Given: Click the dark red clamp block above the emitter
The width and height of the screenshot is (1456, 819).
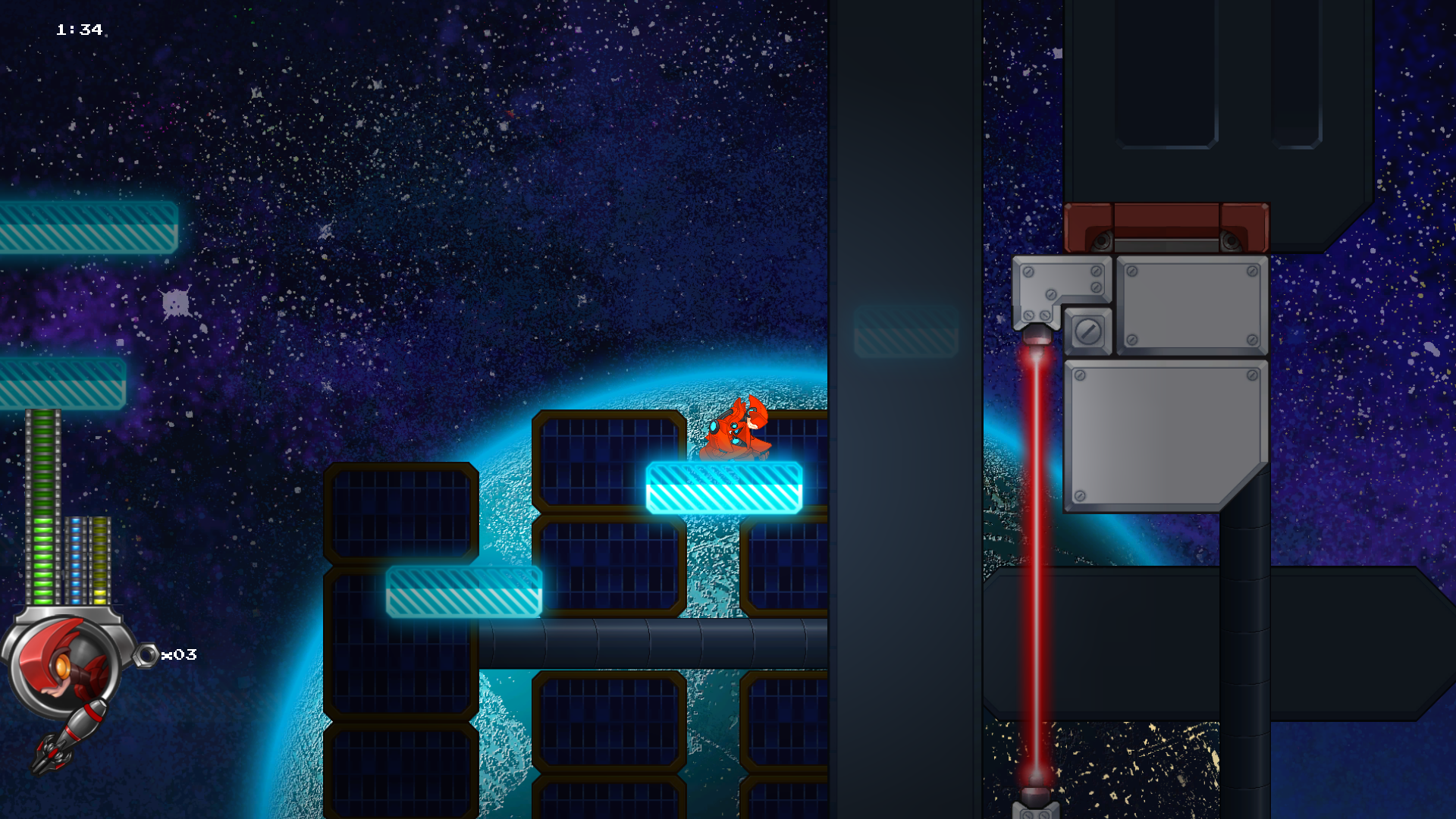Looking at the screenshot, I should pyautogui.click(x=1168, y=227).
